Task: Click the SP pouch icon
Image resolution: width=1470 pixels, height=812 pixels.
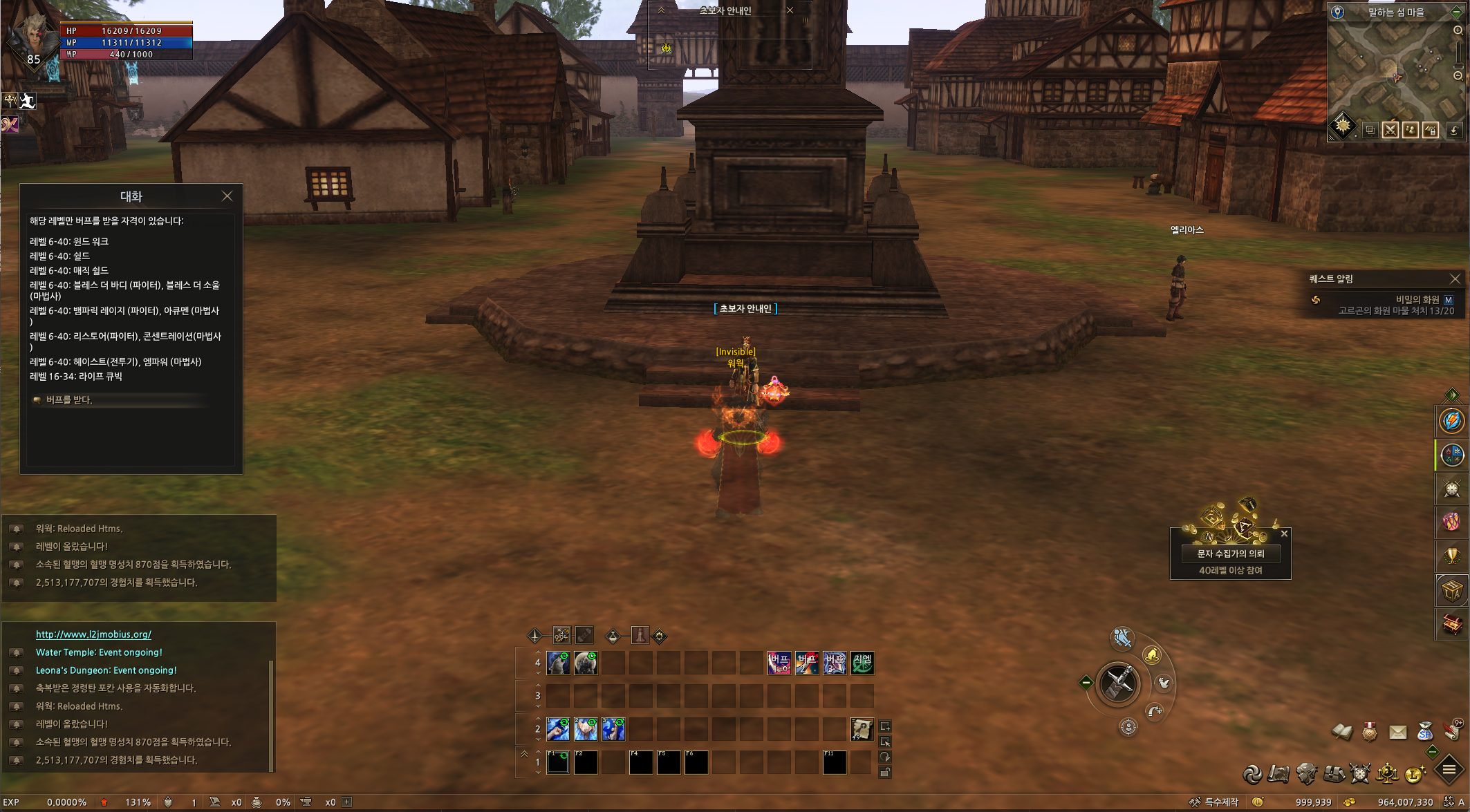Action: [x=1425, y=731]
